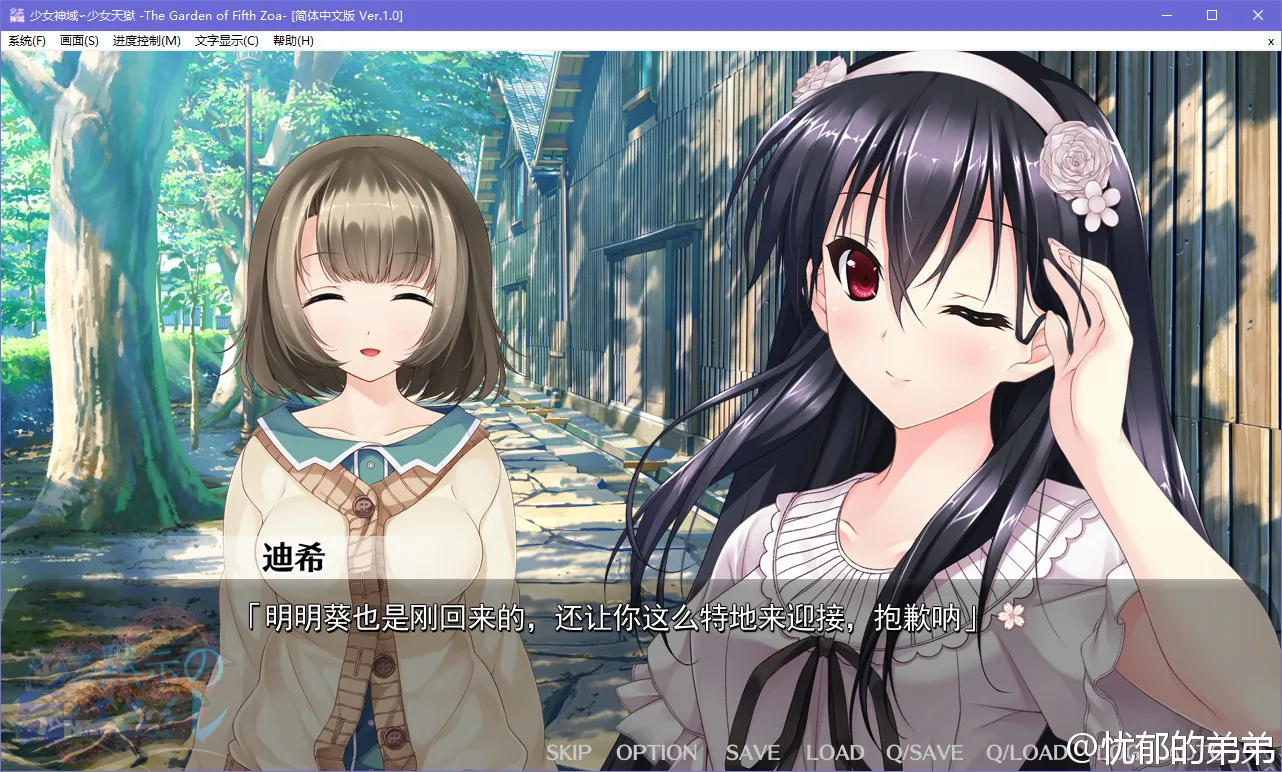
Task: Perform a Q/SAVE quick save
Action: click(x=924, y=753)
